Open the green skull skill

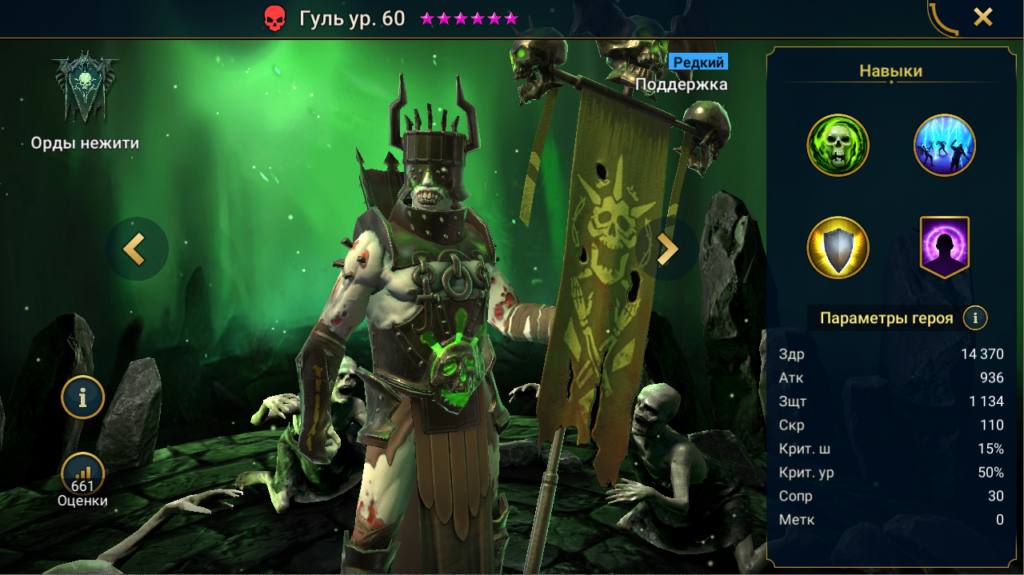point(838,145)
